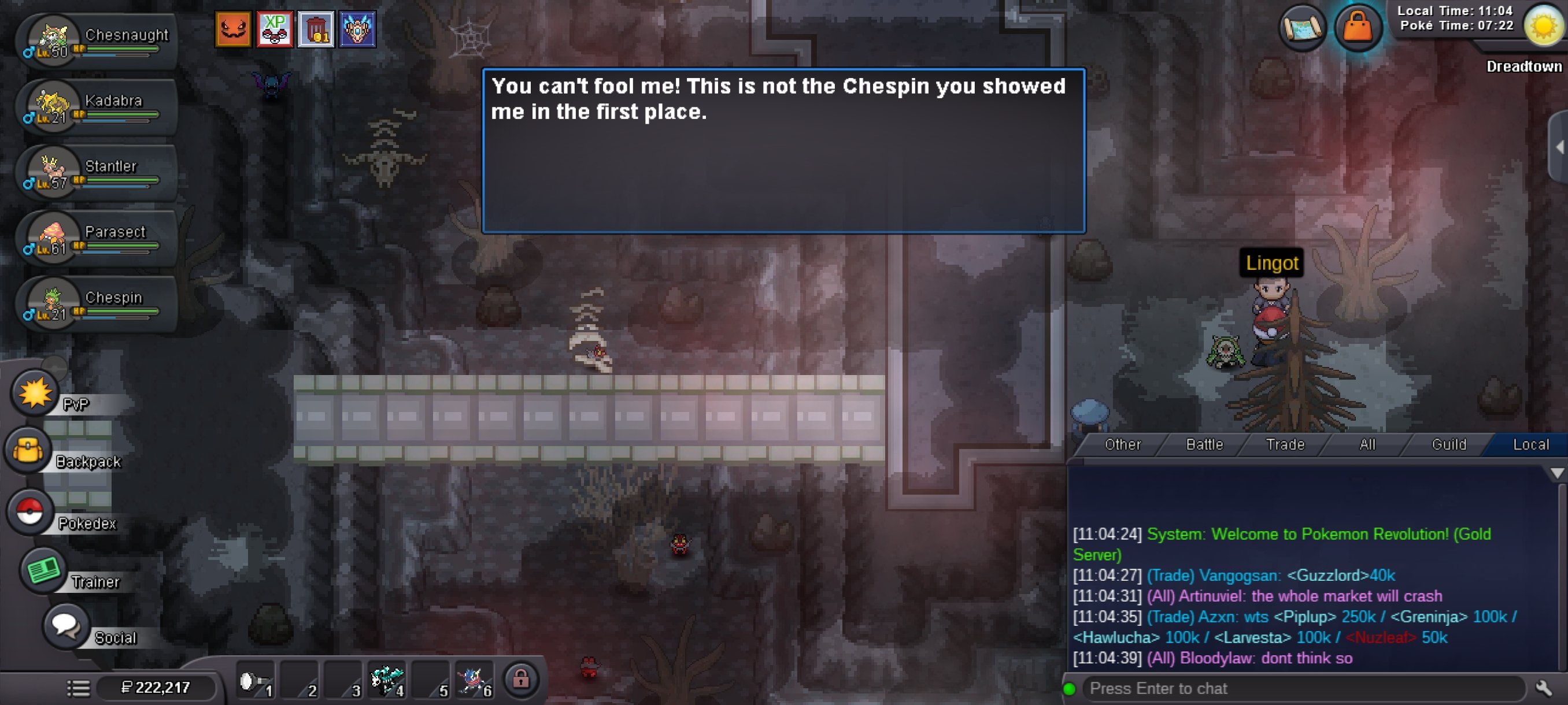Pick Parasect in the party list
Image resolution: width=1568 pixels, height=705 pixels.
[x=97, y=239]
